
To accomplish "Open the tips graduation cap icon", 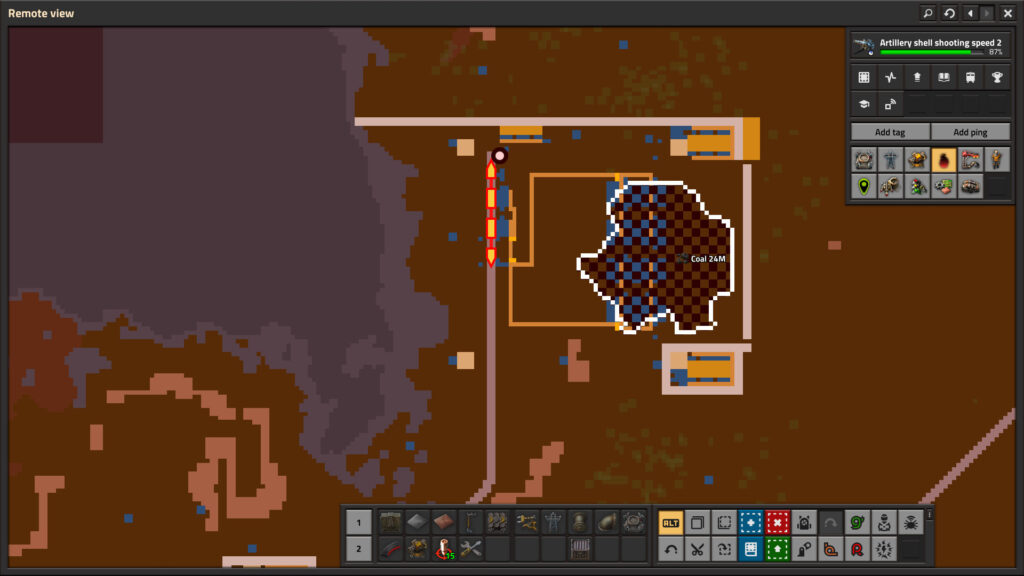I will (x=863, y=103).
